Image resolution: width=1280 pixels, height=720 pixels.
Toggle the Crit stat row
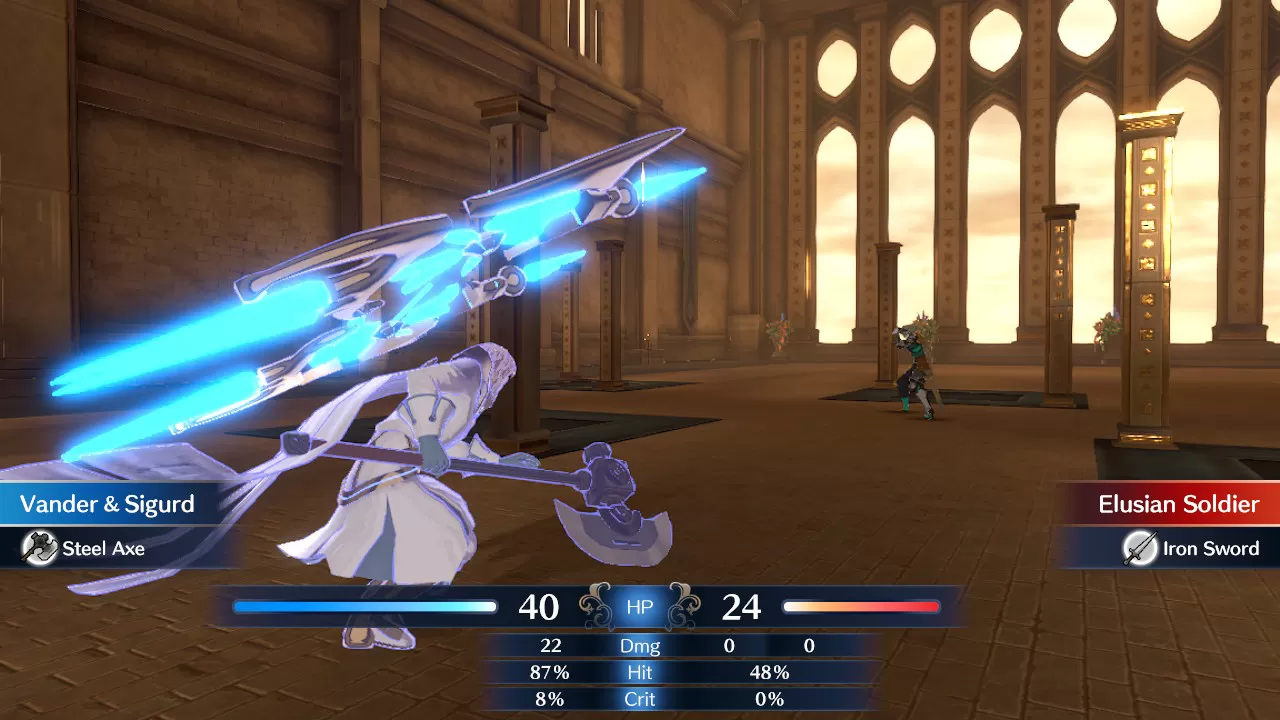pos(638,699)
